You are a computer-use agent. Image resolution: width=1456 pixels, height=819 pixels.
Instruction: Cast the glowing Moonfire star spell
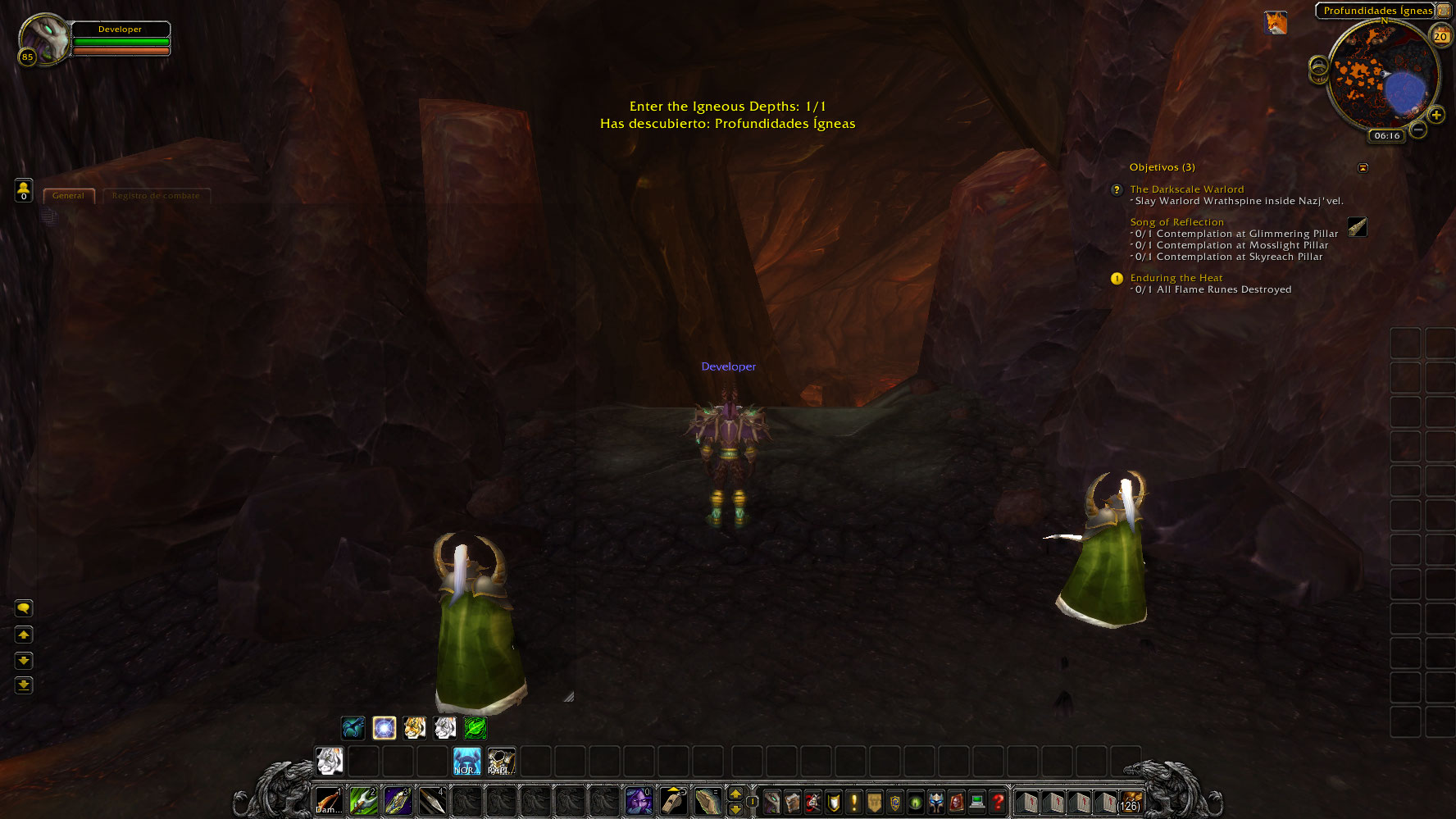pos(384,728)
